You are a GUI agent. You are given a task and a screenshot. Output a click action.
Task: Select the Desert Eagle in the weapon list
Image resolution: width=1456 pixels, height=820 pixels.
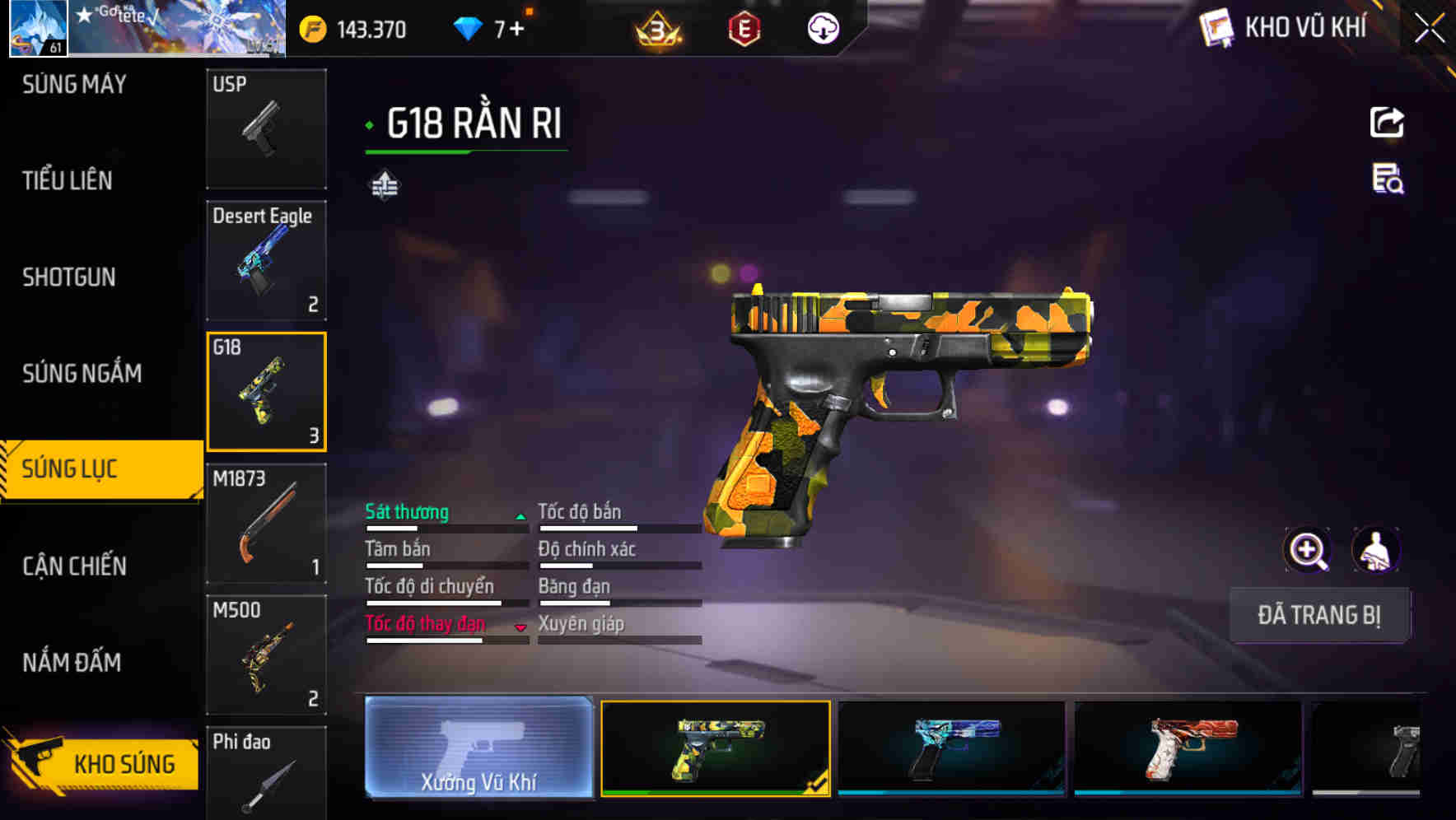click(x=265, y=259)
